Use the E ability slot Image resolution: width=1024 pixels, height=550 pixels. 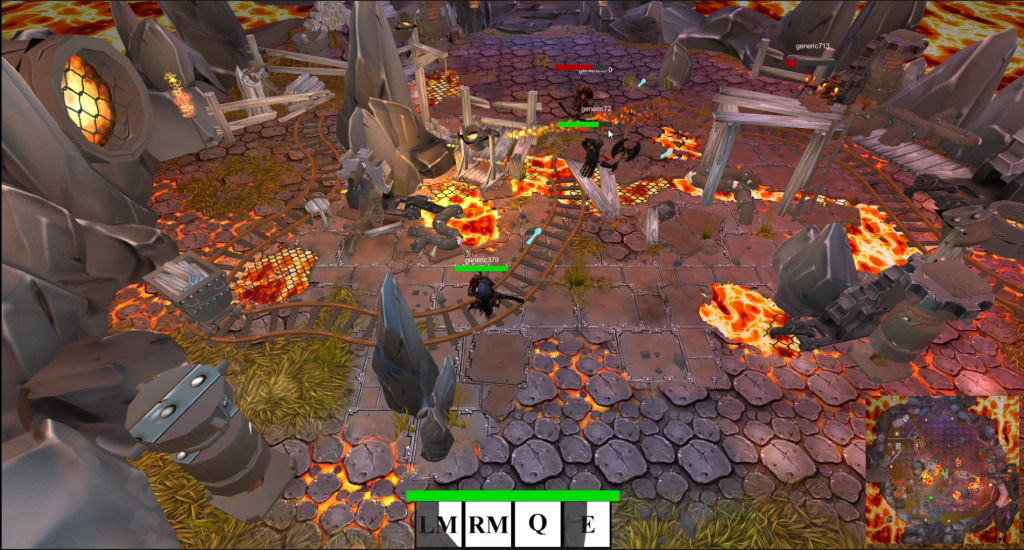[588, 525]
